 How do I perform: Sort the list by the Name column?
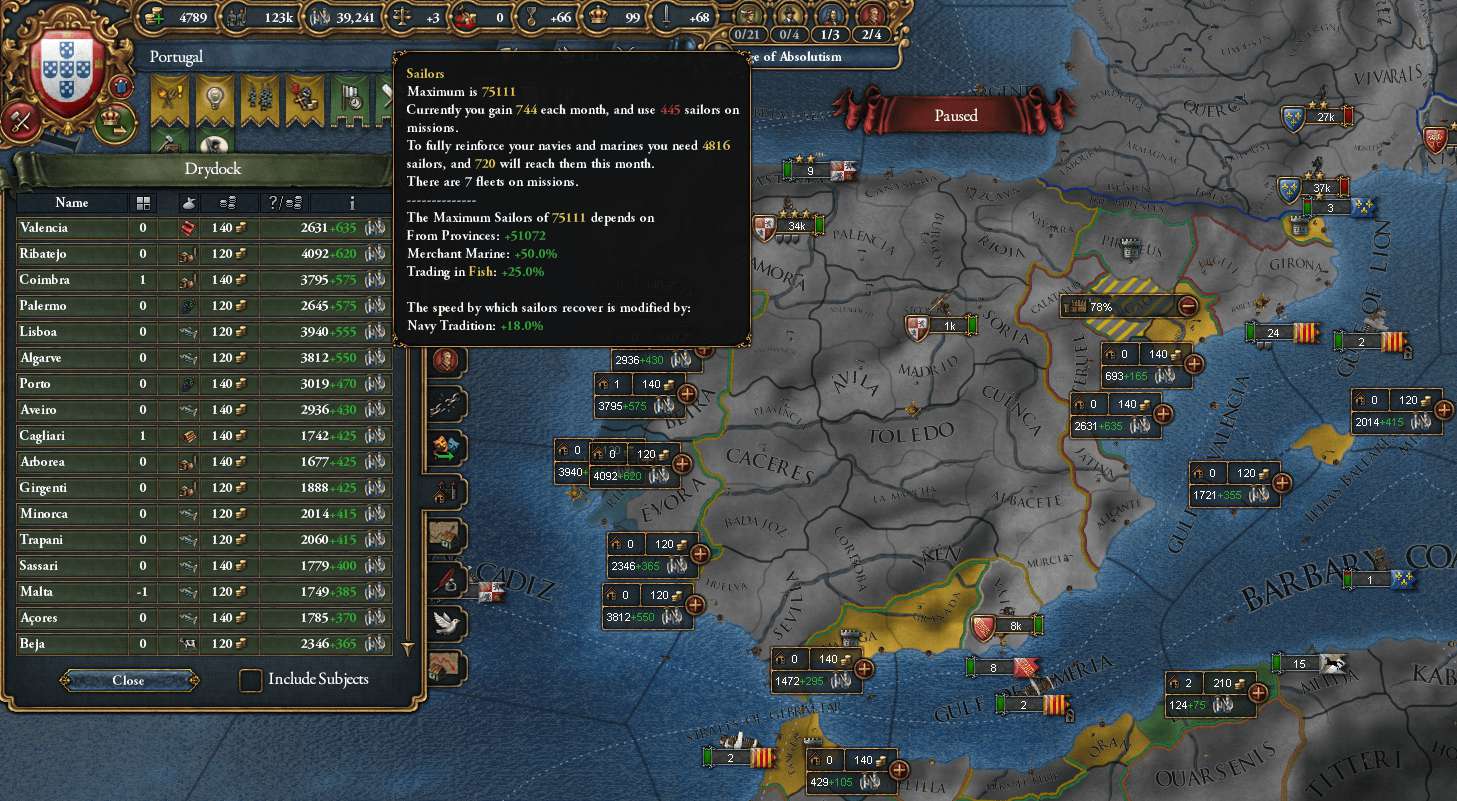[x=72, y=203]
